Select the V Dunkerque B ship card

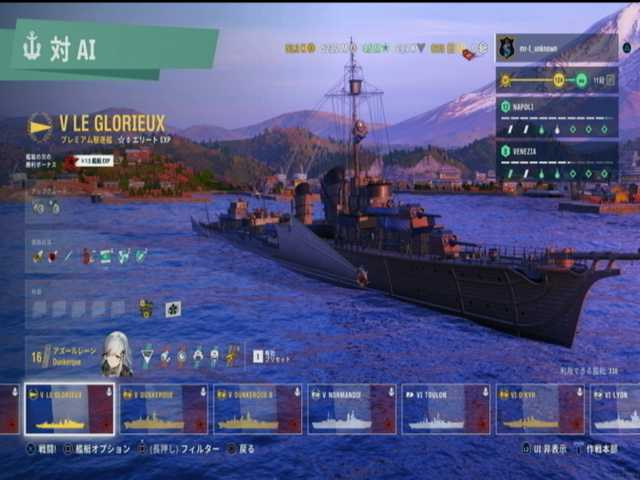pos(257,409)
